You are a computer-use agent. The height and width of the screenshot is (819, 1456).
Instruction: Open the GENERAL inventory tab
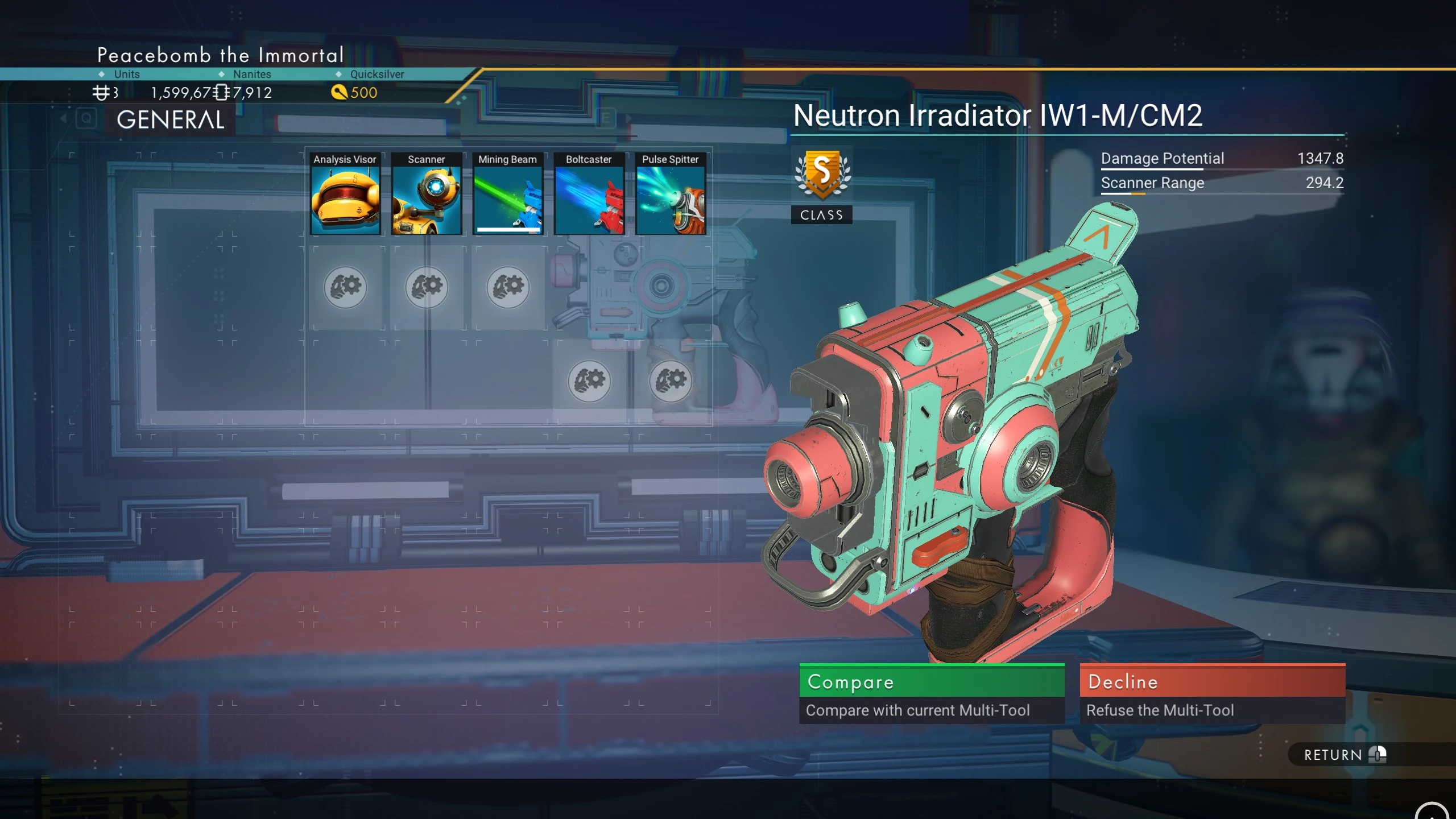tap(170, 120)
